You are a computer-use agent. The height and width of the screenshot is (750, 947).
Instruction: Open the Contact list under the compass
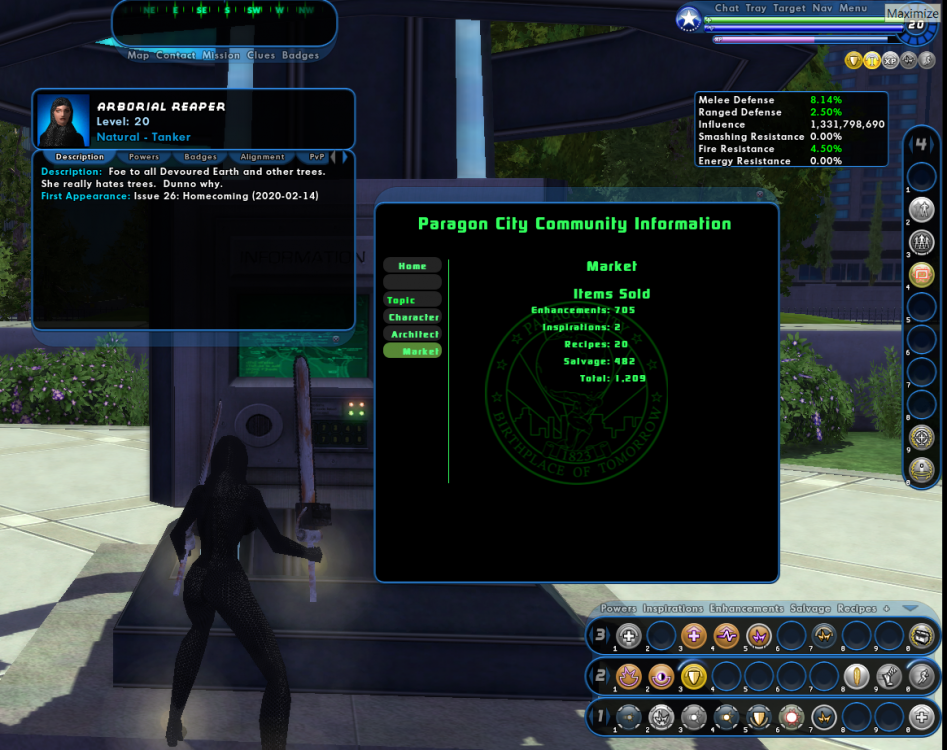coord(176,56)
